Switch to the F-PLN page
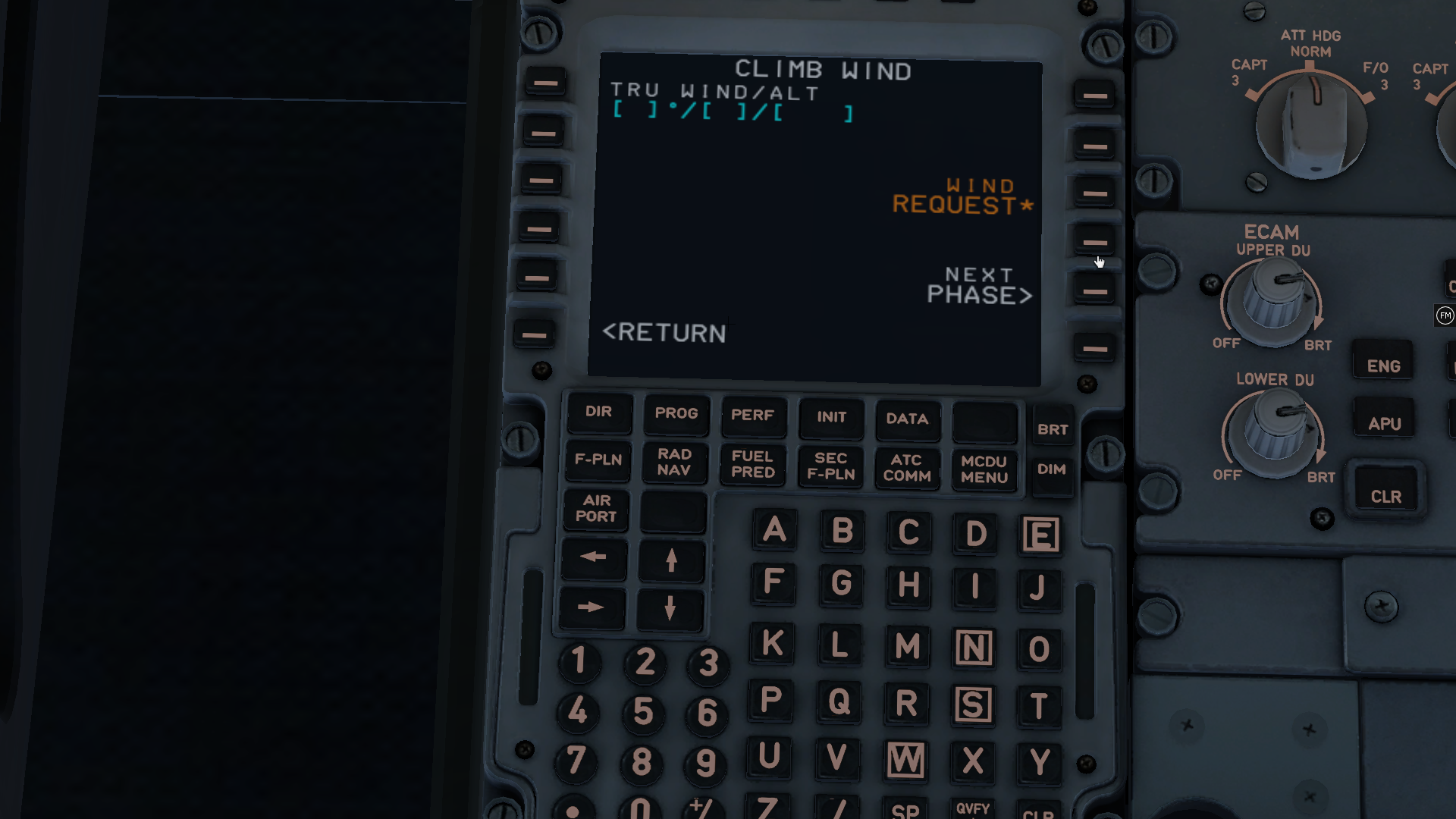 [x=598, y=460]
